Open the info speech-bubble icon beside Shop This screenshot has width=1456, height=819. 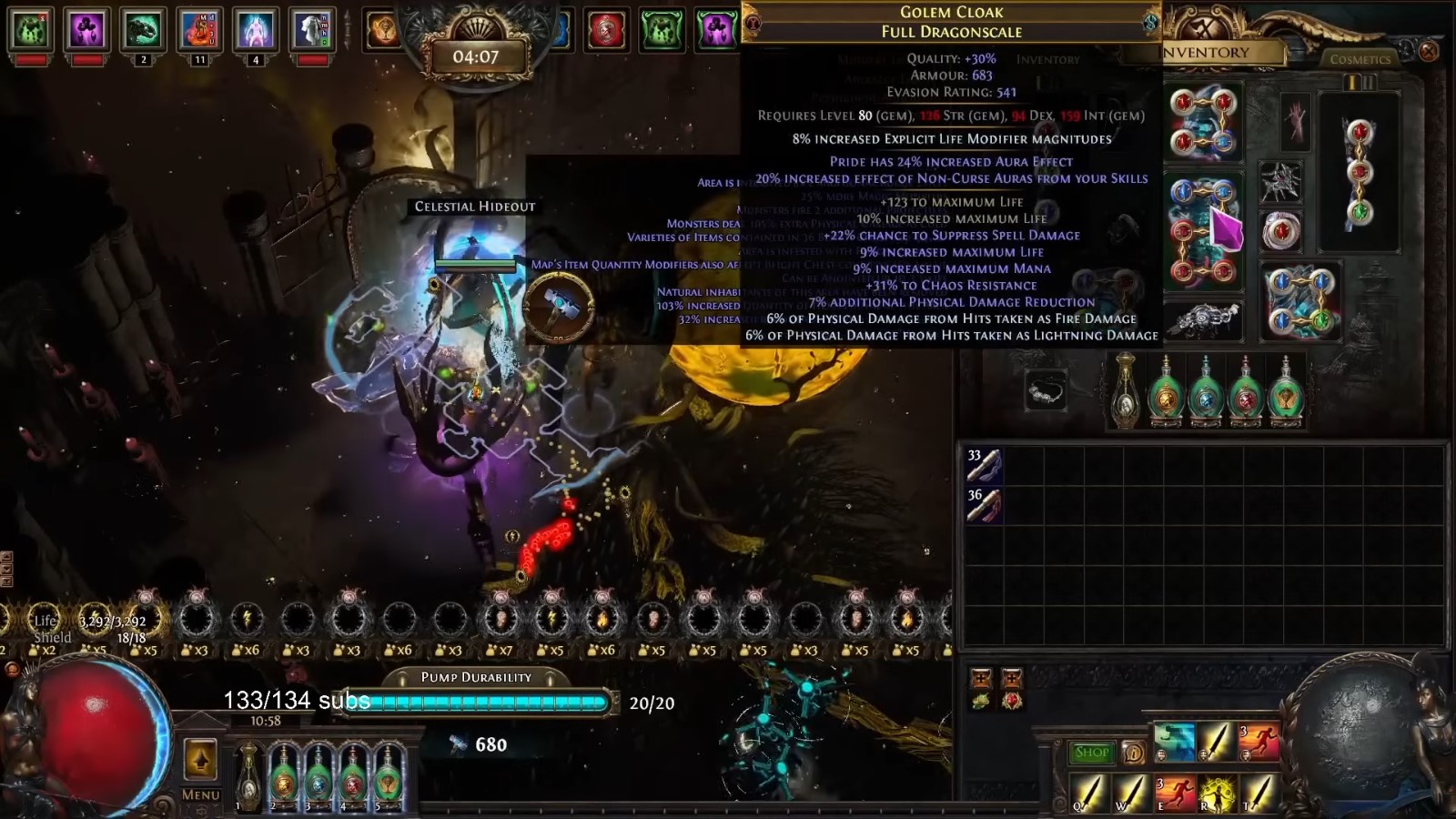[1134, 753]
